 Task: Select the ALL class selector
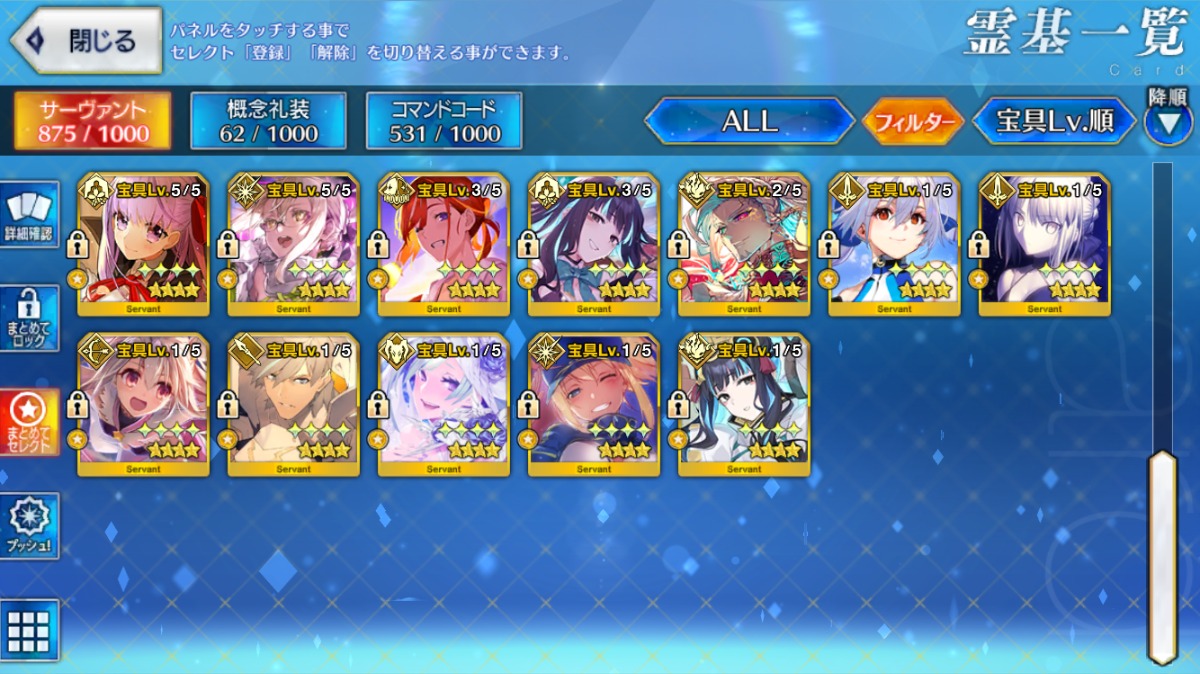[x=749, y=121]
